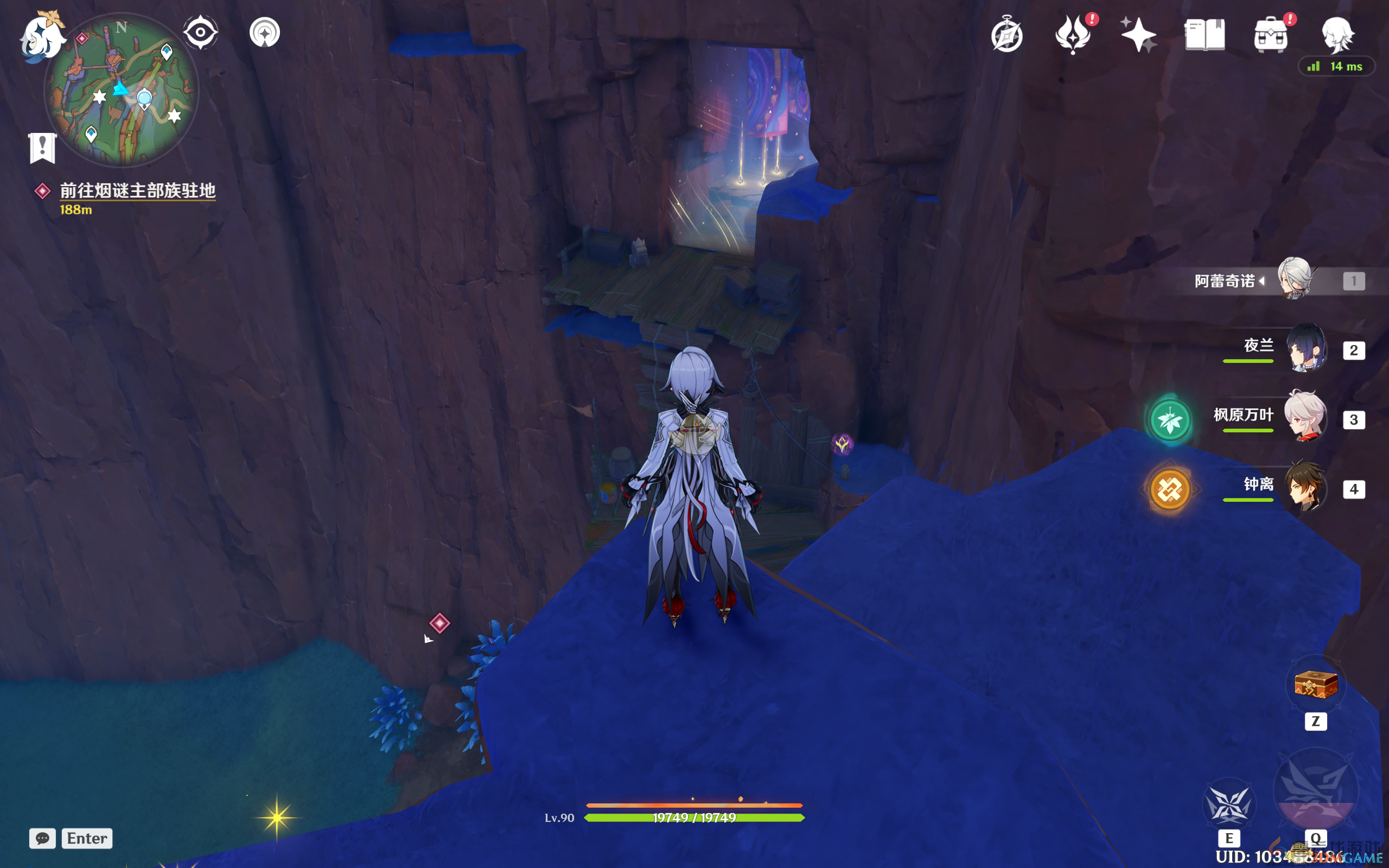Select the 前往烟谜主部族驻地 quest tracker
This screenshot has height=868, width=1389.
(x=137, y=190)
